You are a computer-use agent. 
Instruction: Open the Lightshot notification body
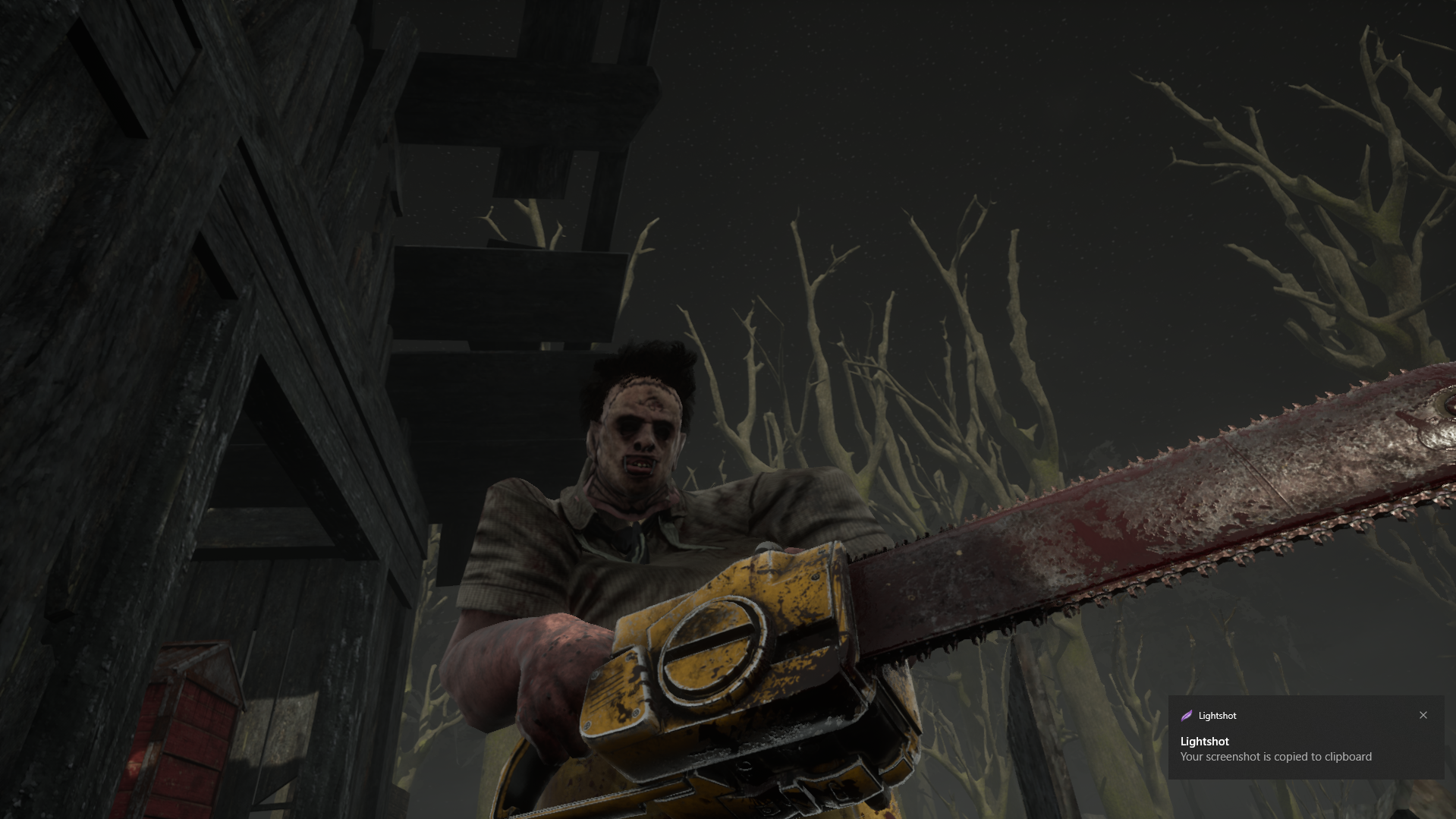pos(1290,749)
